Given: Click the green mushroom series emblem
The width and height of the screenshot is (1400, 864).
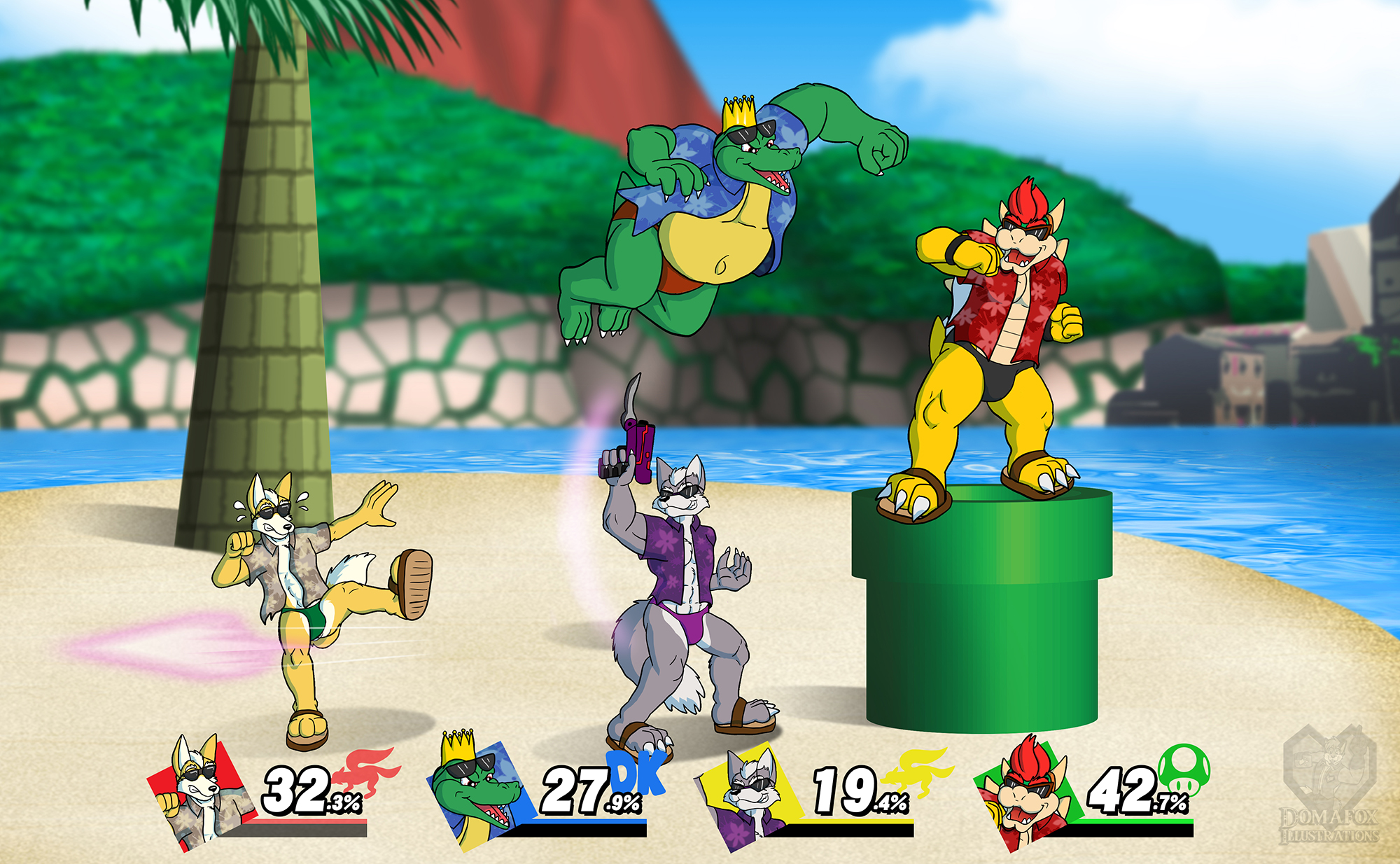Looking at the screenshot, I should tap(1184, 769).
